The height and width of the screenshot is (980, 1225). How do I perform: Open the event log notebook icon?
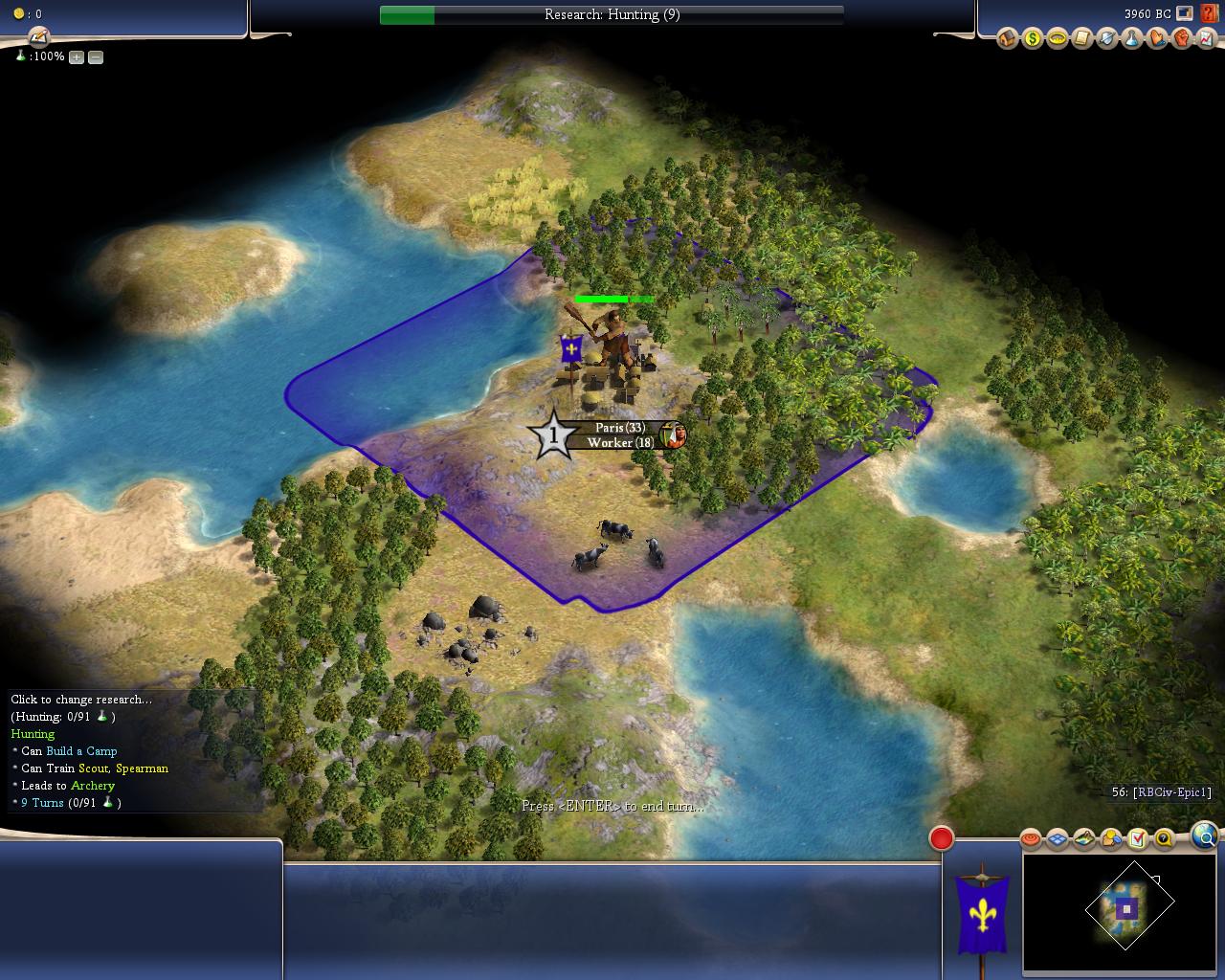(x=38, y=37)
